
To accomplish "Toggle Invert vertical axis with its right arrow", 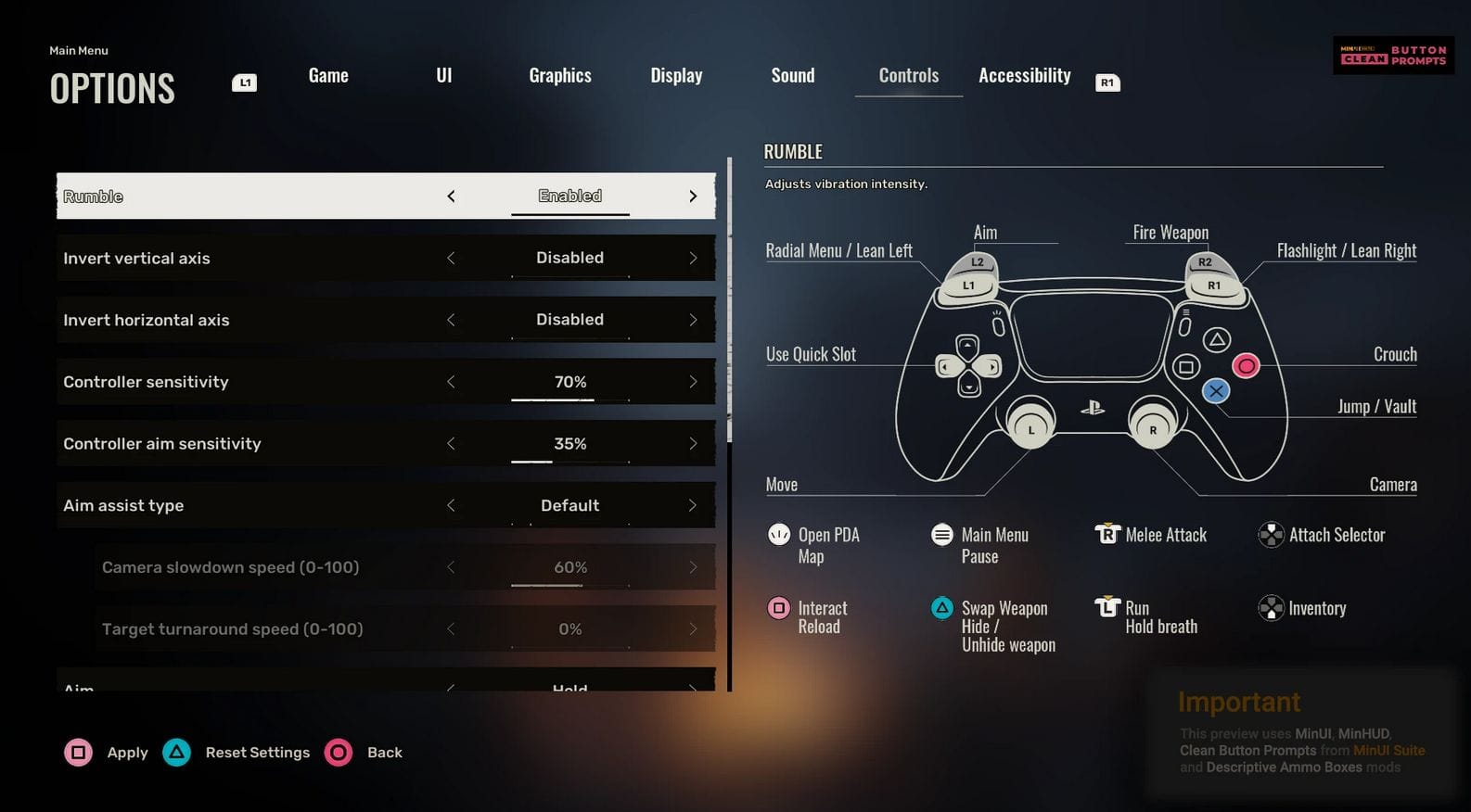I will click(x=693, y=259).
